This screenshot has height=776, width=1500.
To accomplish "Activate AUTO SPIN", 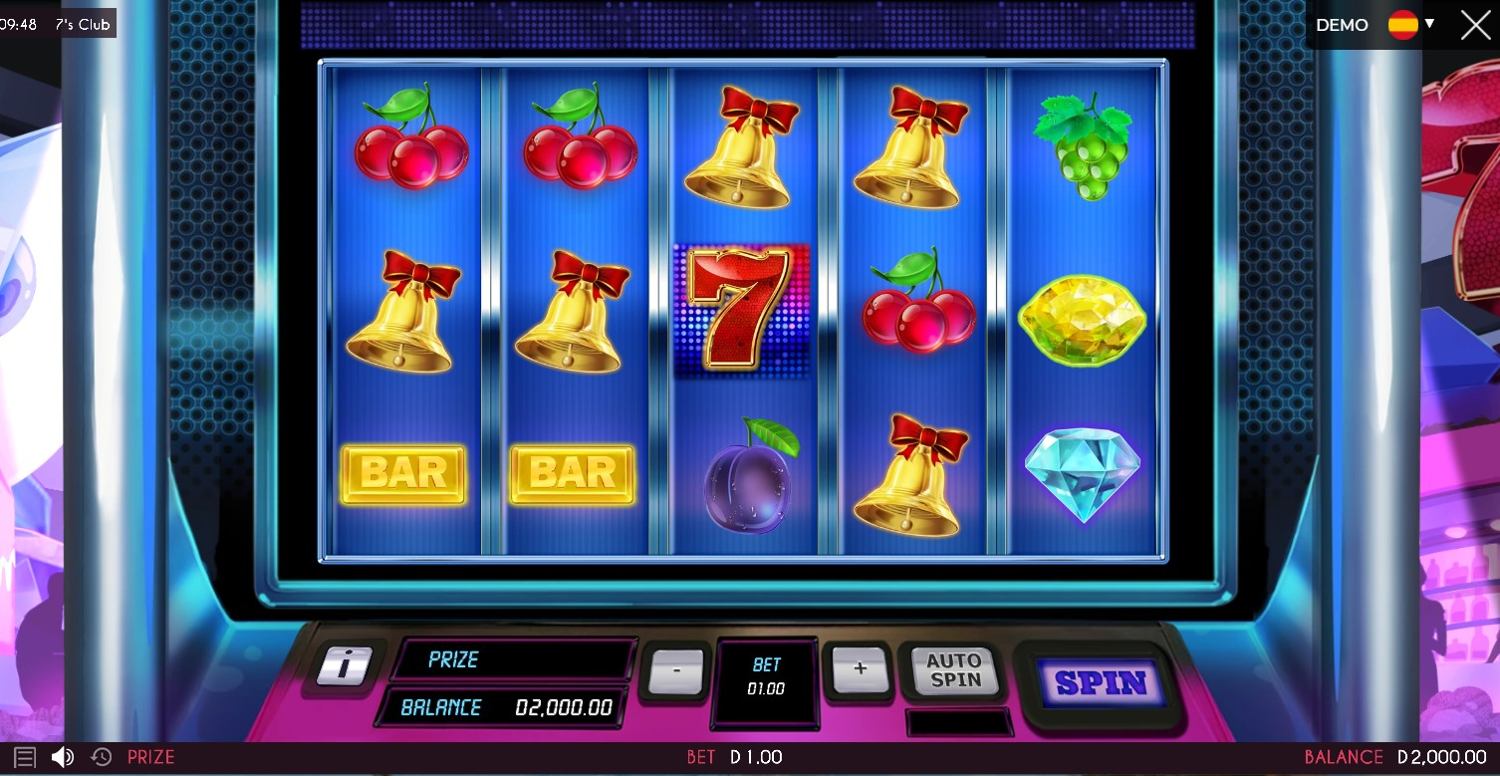I will point(955,670).
